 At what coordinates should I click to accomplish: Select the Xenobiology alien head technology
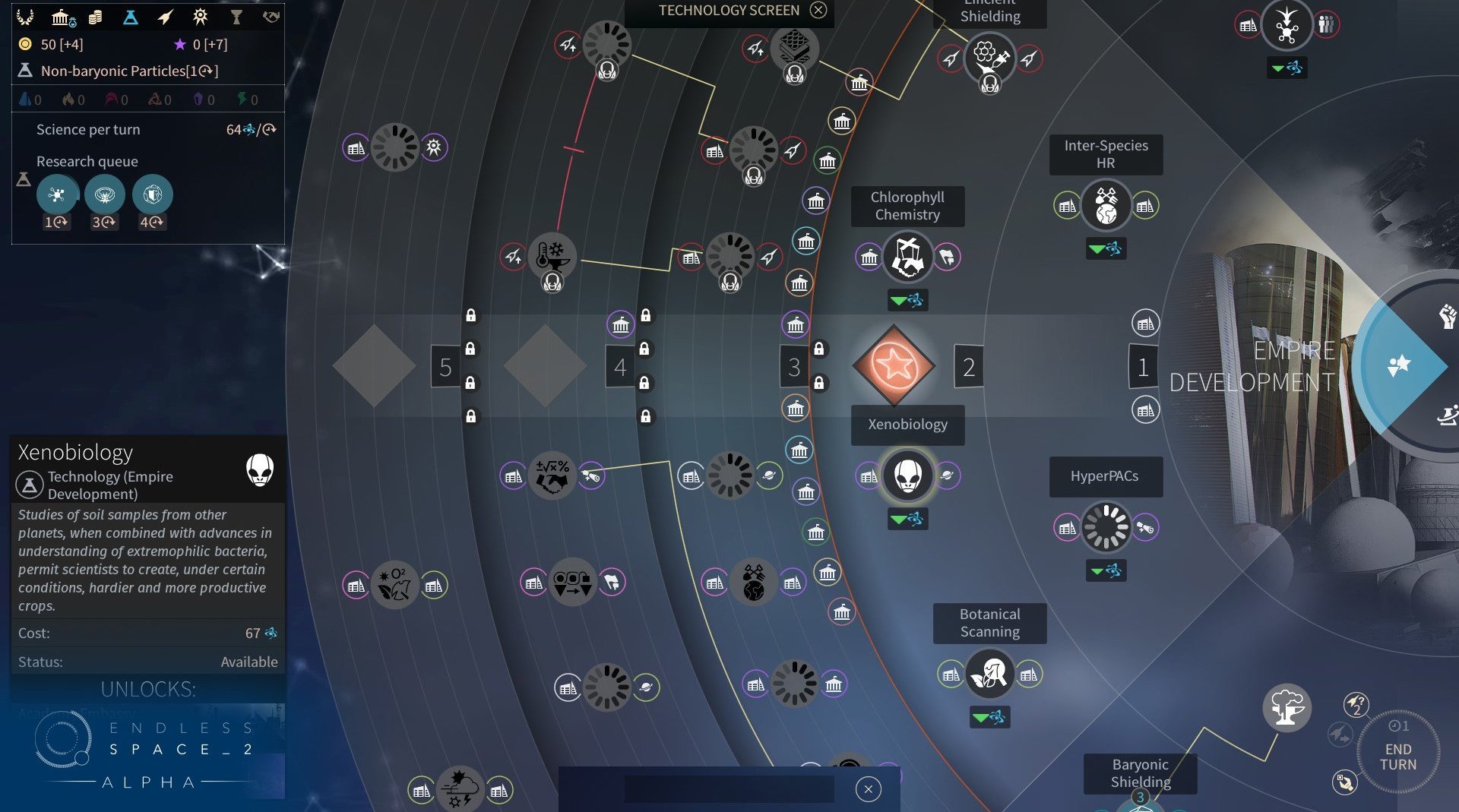(x=907, y=476)
